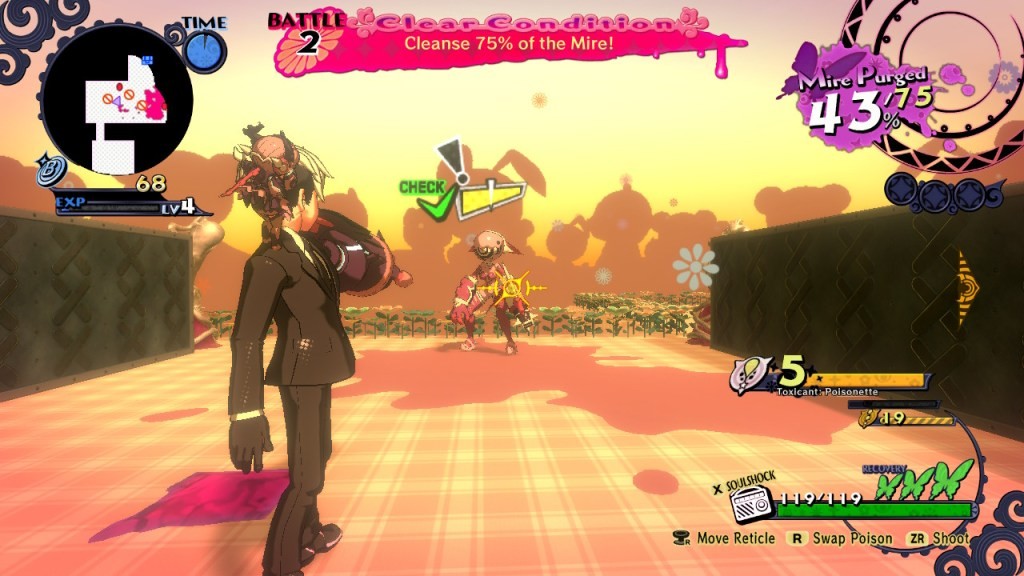Select the Toxicant Poisonette poison icon

tap(751, 372)
